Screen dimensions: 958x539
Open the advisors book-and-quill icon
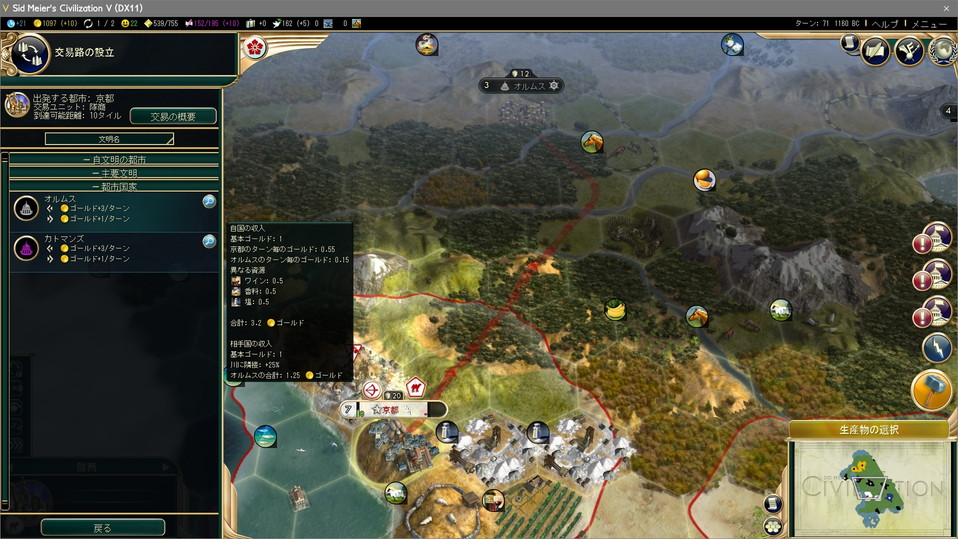point(876,49)
